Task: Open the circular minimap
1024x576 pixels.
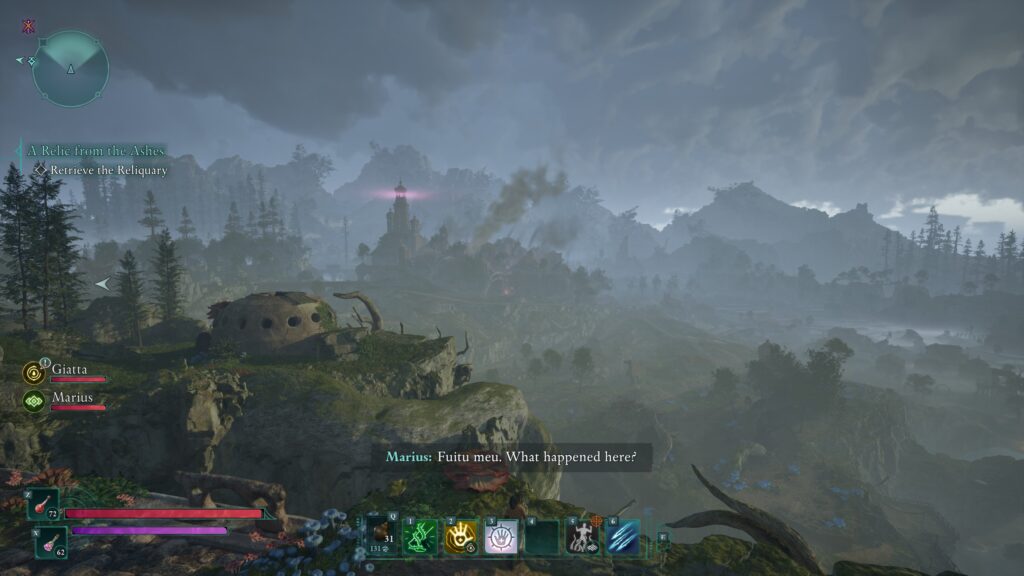Action: tap(70, 68)
